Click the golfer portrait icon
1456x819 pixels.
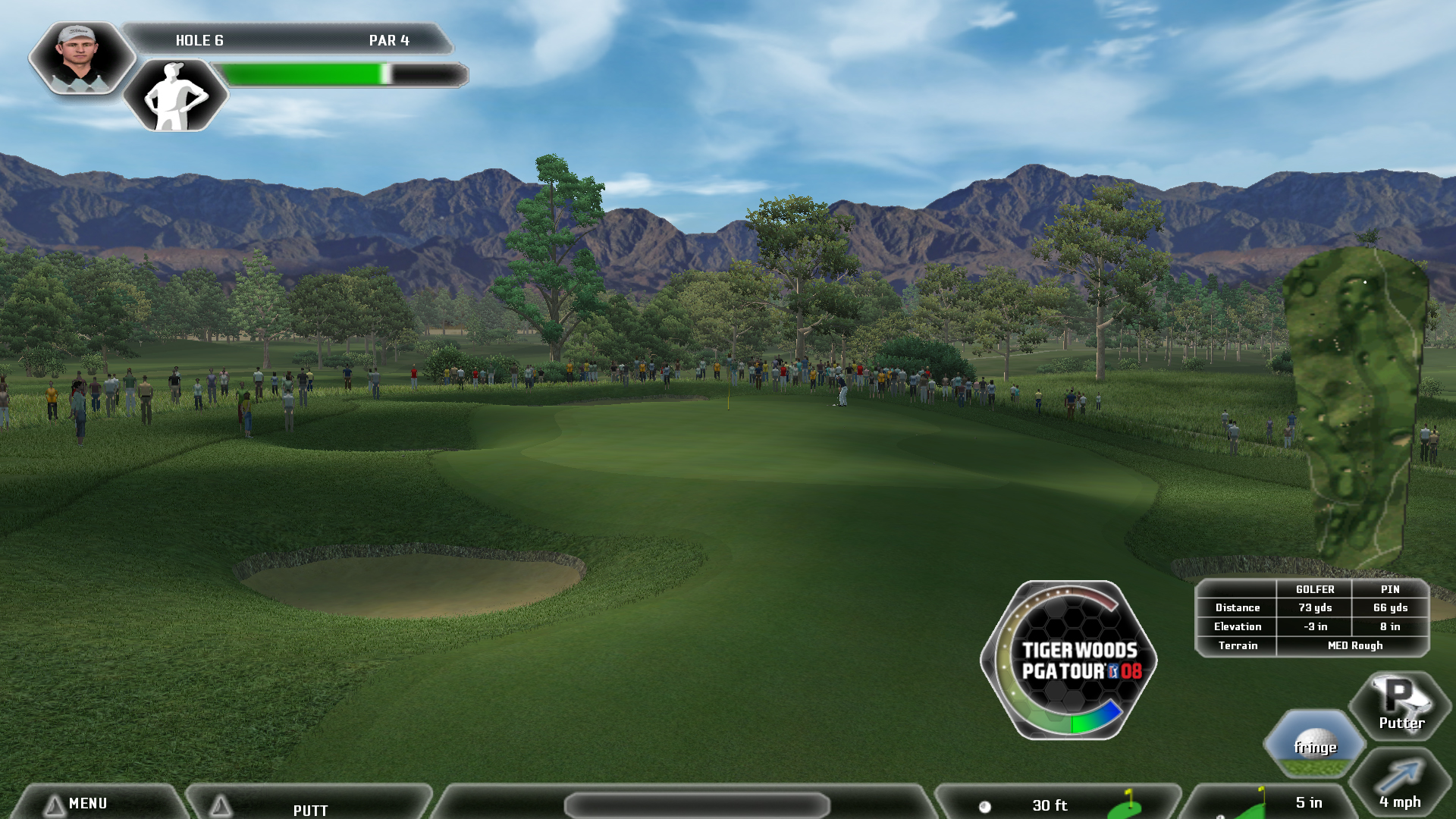81,58
